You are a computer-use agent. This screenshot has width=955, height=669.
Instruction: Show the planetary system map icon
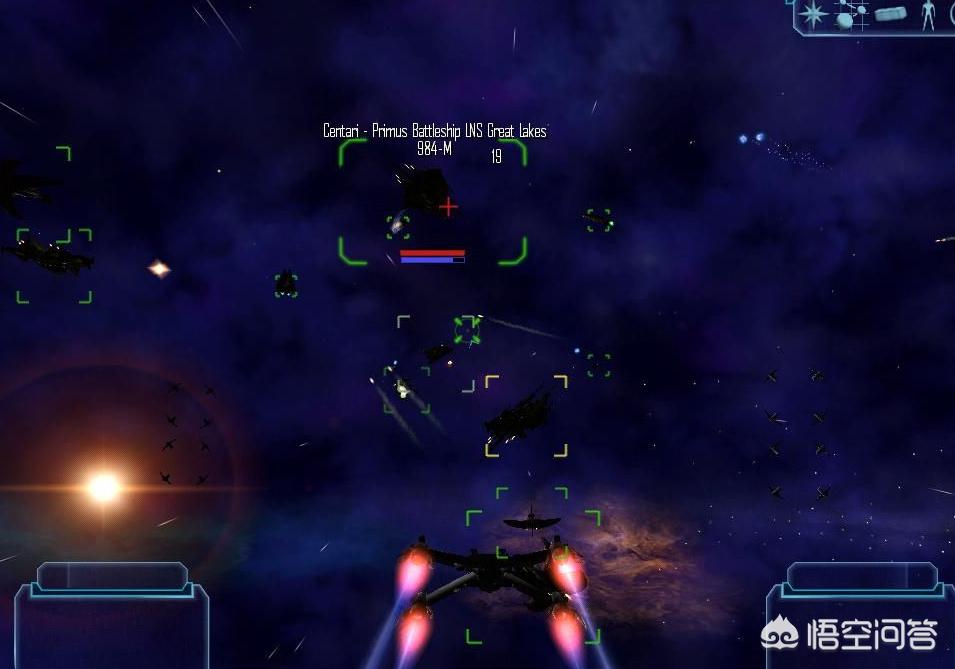pos(850,14)
